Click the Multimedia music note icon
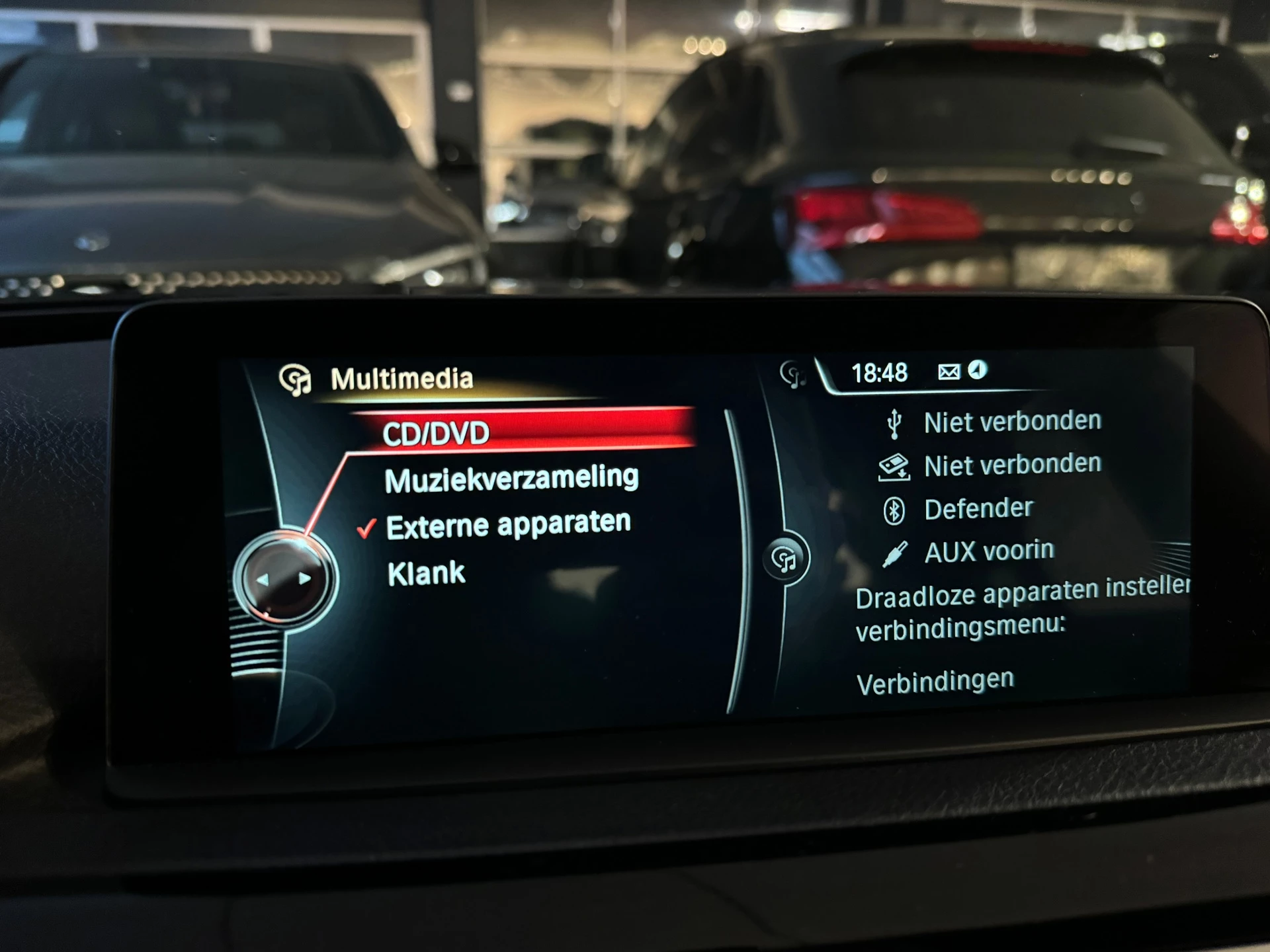This screenshot has width=1270, height=952. click(x=297, y=379)
